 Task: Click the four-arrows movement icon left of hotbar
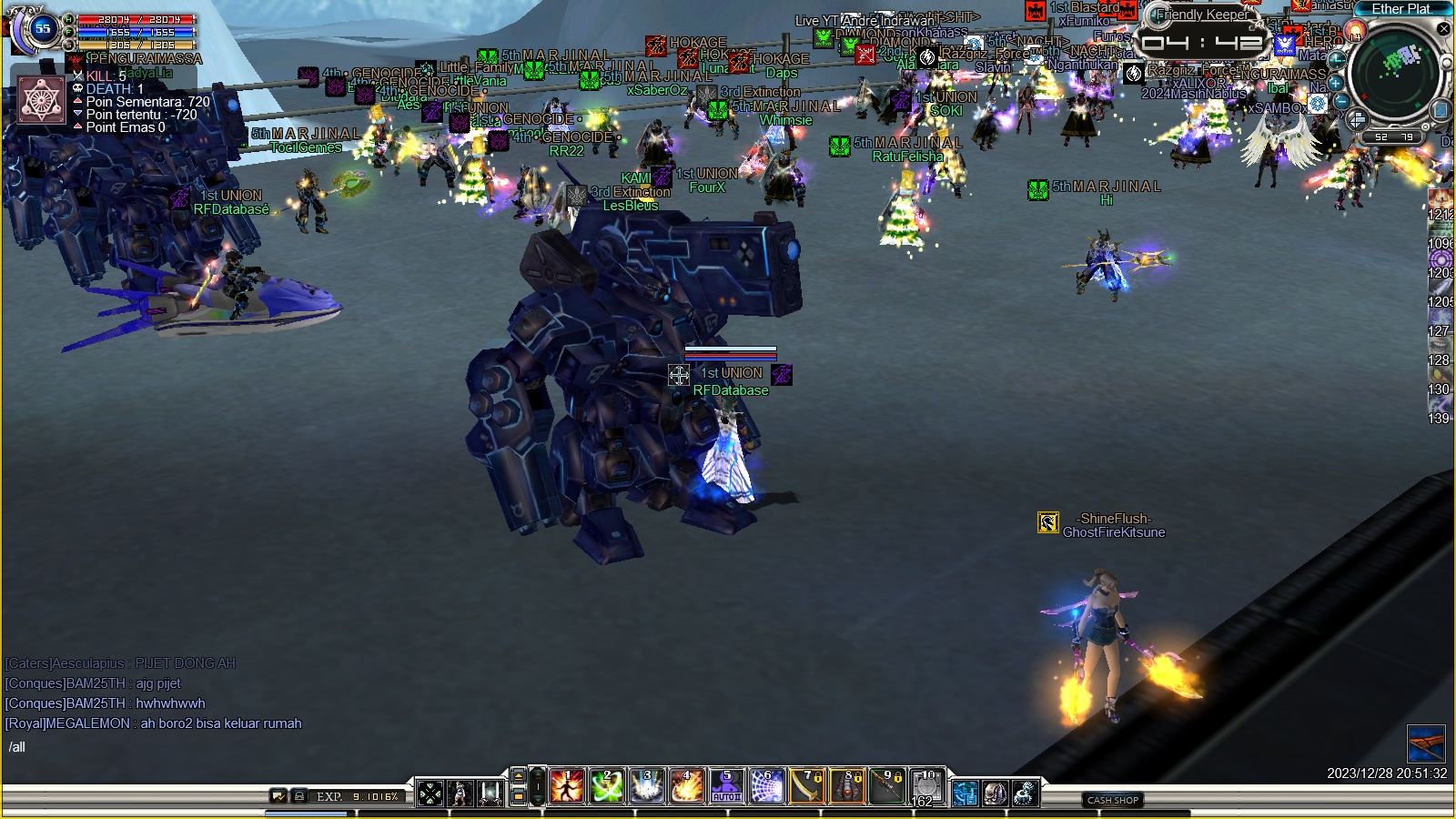coord(430,794)
